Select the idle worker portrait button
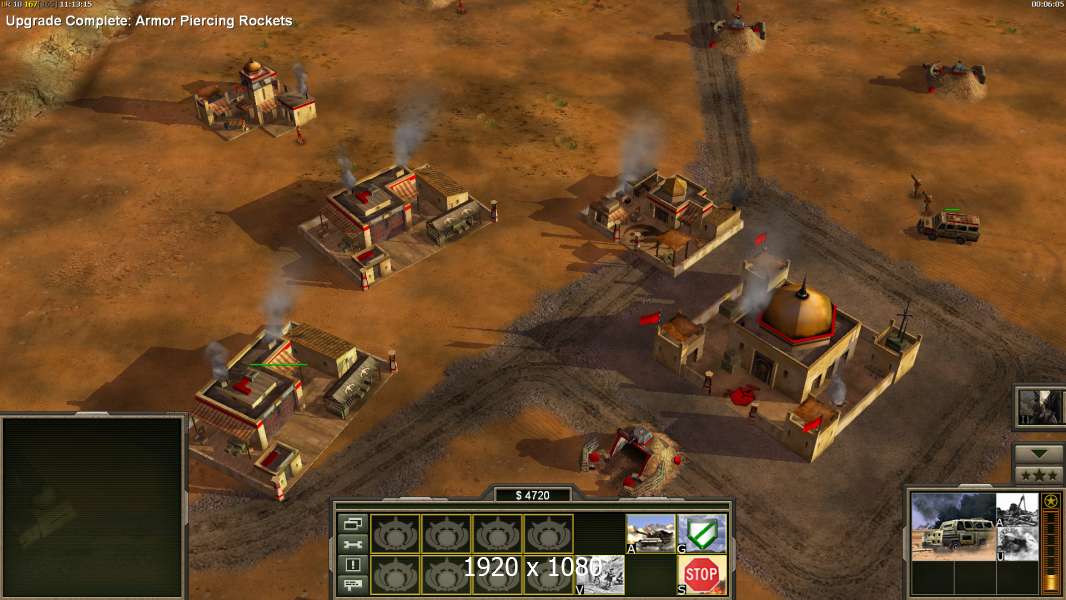 point(1039,406)
